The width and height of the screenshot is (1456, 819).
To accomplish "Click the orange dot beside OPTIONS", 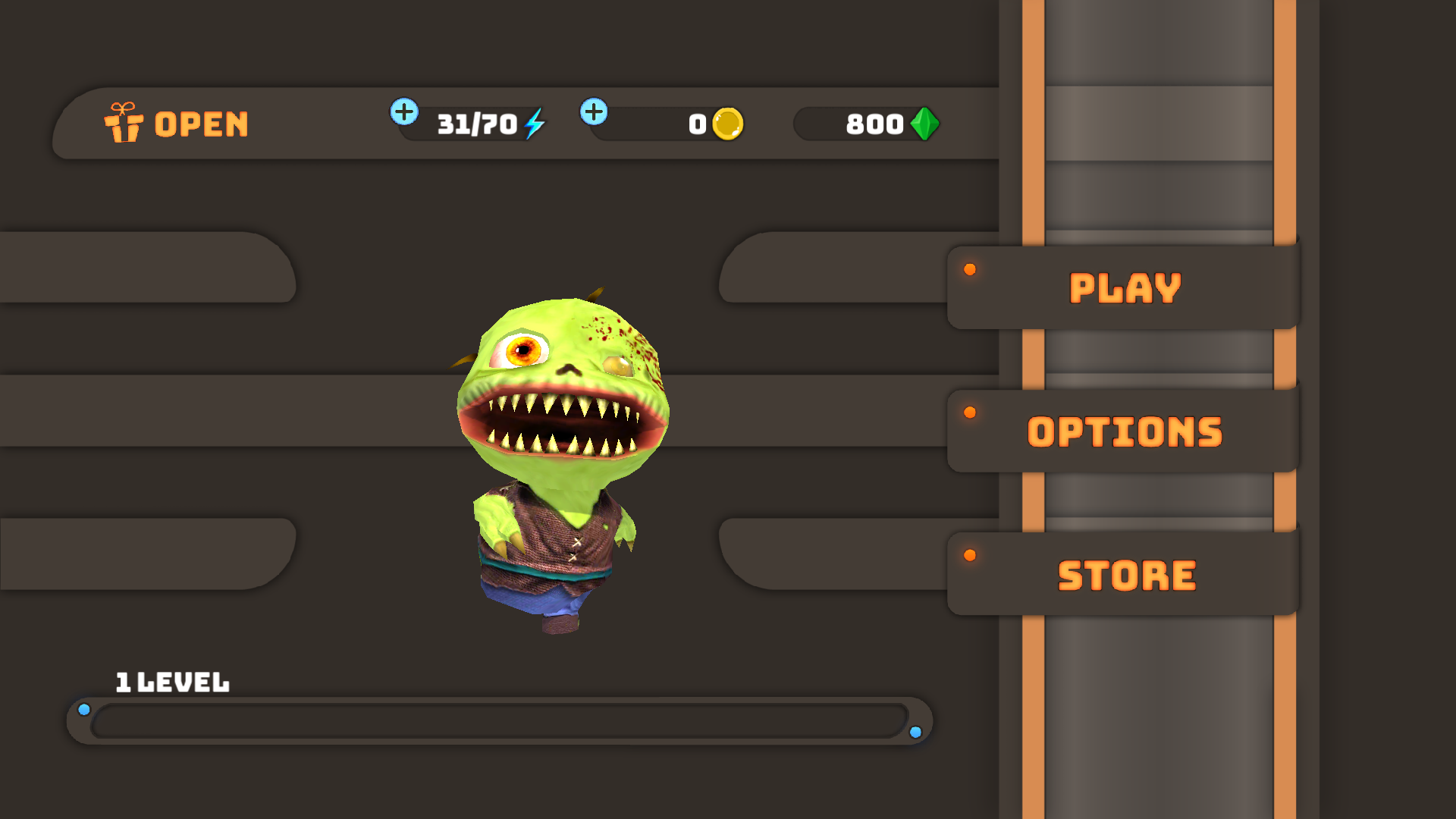I will point(970,413).
